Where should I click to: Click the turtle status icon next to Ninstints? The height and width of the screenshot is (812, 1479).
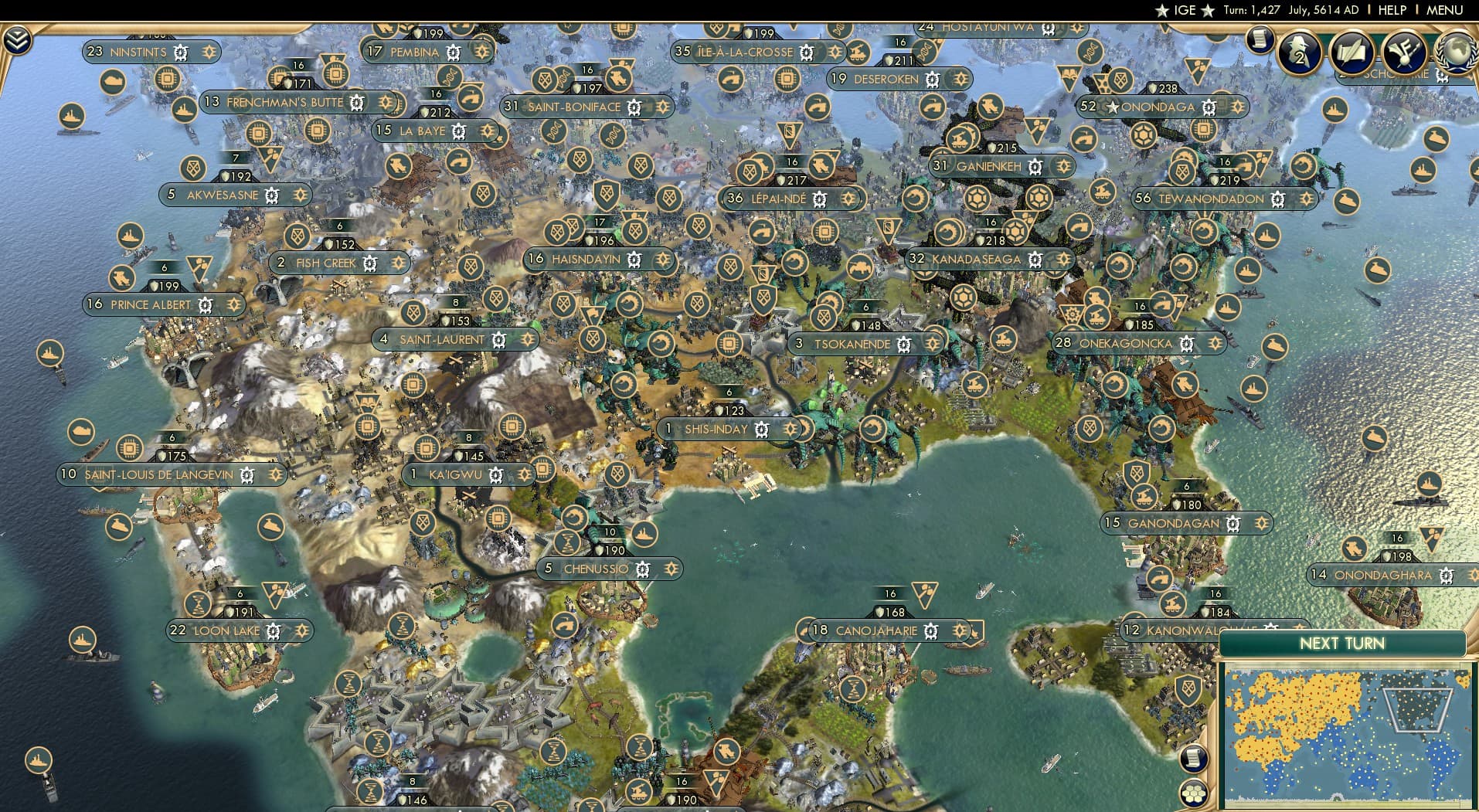(x=180, y=52)
